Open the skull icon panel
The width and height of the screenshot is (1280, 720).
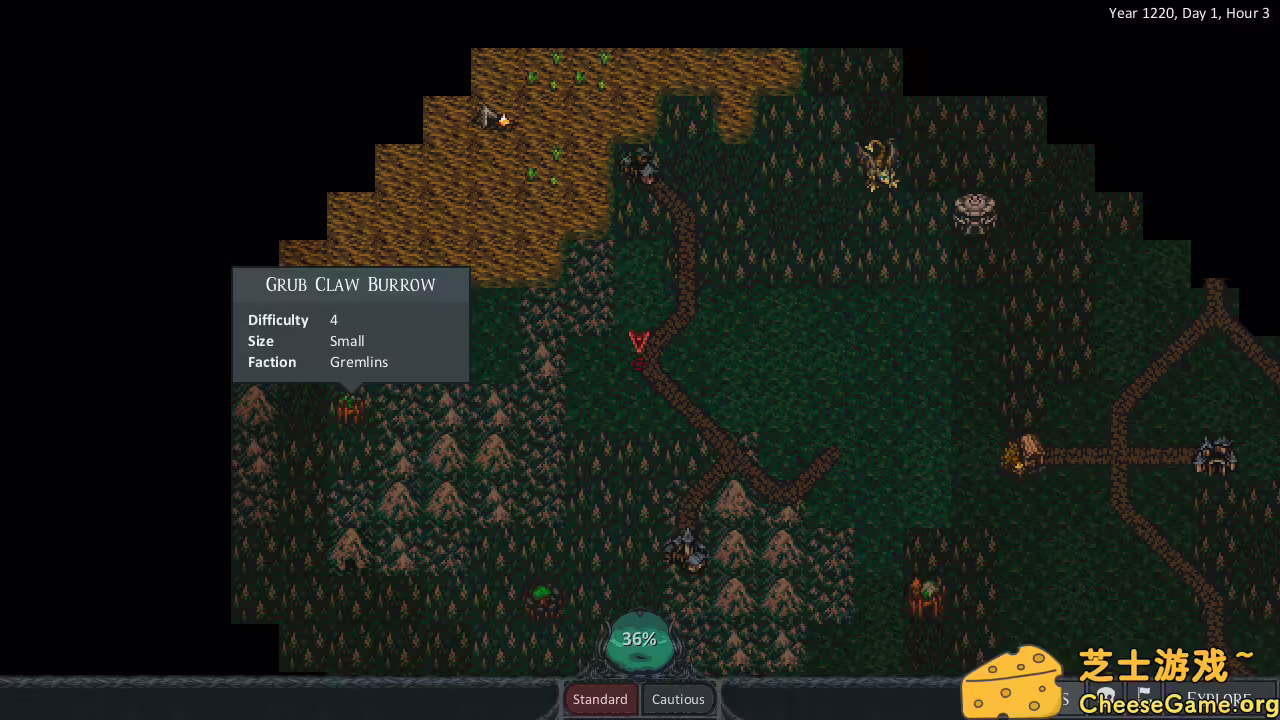click(1106, 696)
